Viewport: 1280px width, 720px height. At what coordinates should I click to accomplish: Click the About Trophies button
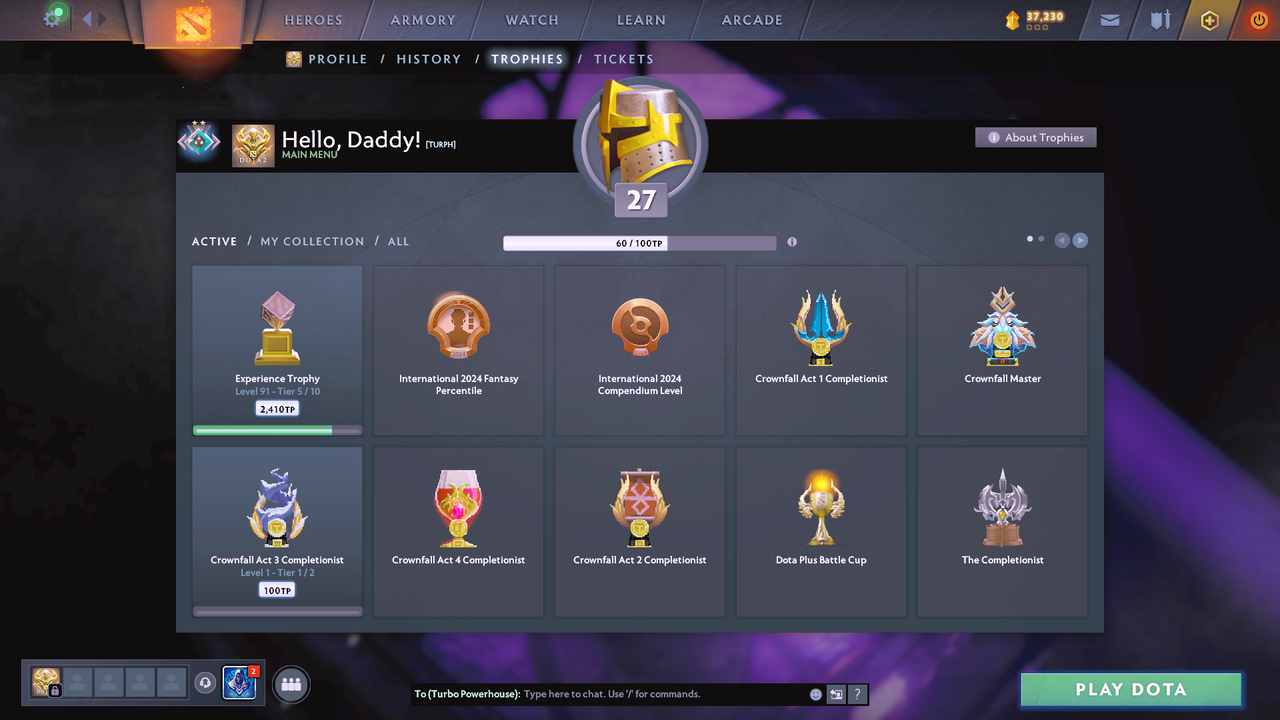(x=1035, y=137)
